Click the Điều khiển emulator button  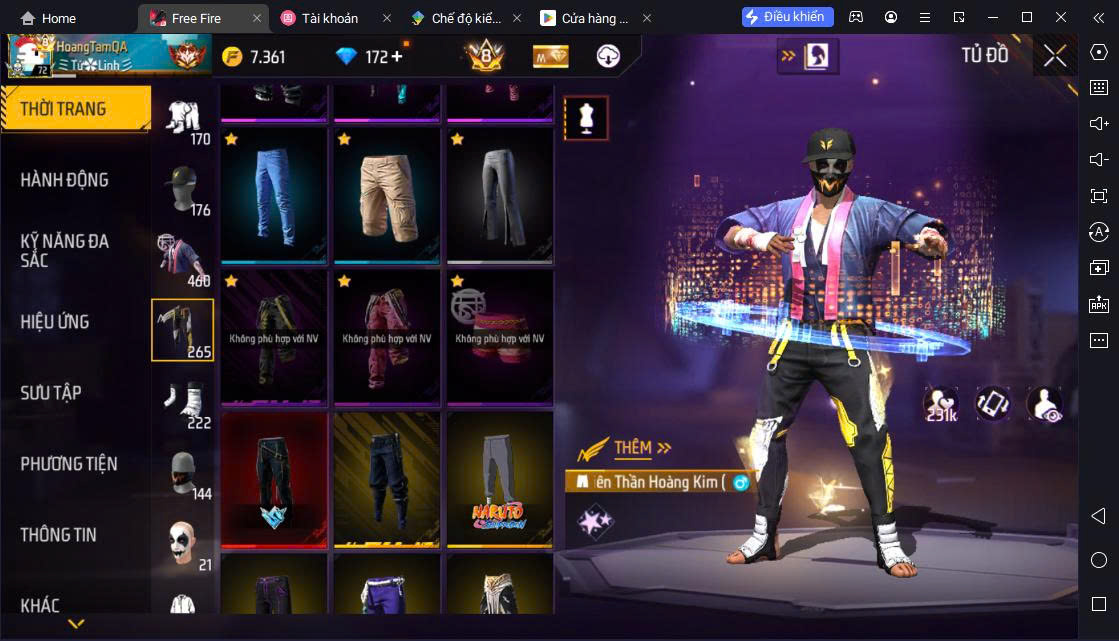click(x=787, y=17)
